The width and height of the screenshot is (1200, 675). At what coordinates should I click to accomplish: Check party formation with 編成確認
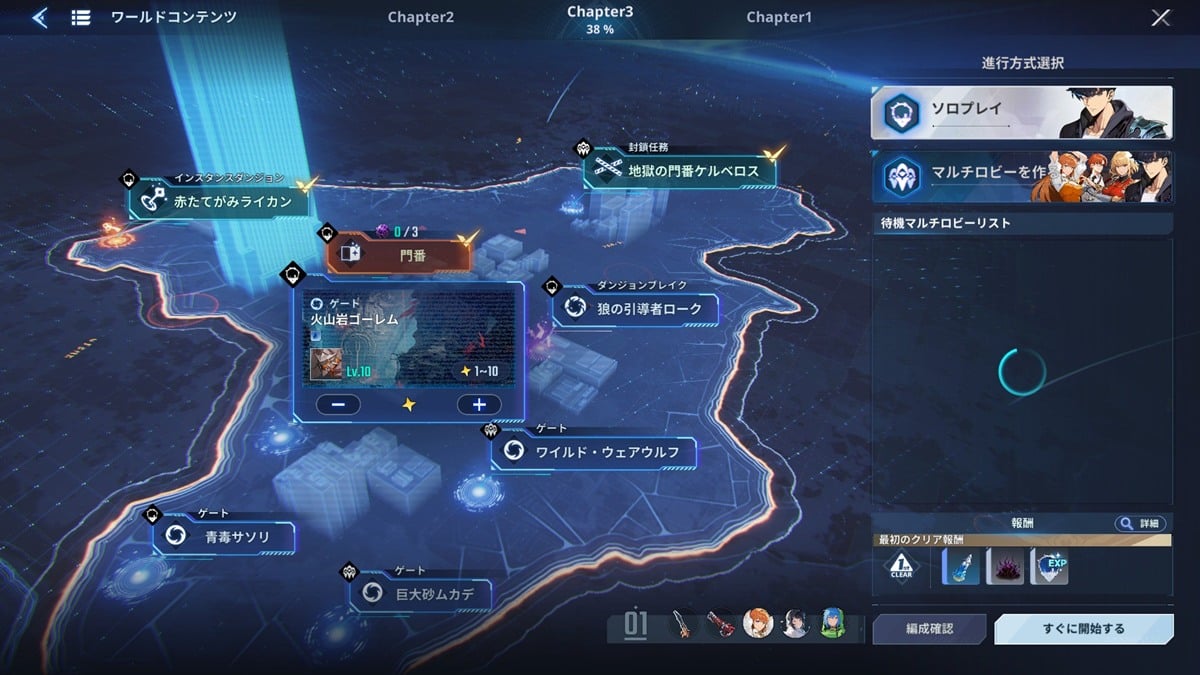(x=929, y=628)
